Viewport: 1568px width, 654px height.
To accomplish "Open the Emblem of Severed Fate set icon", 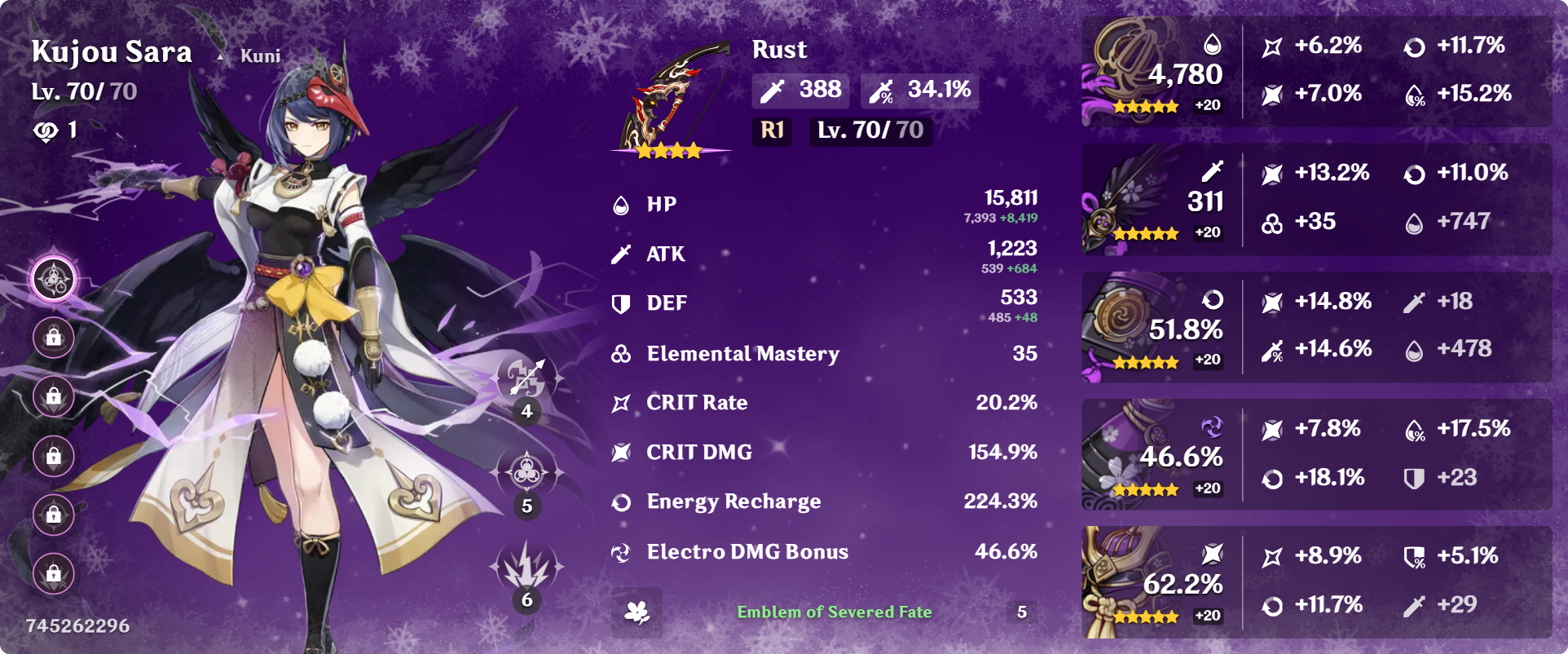I will [x=639, y=612].
